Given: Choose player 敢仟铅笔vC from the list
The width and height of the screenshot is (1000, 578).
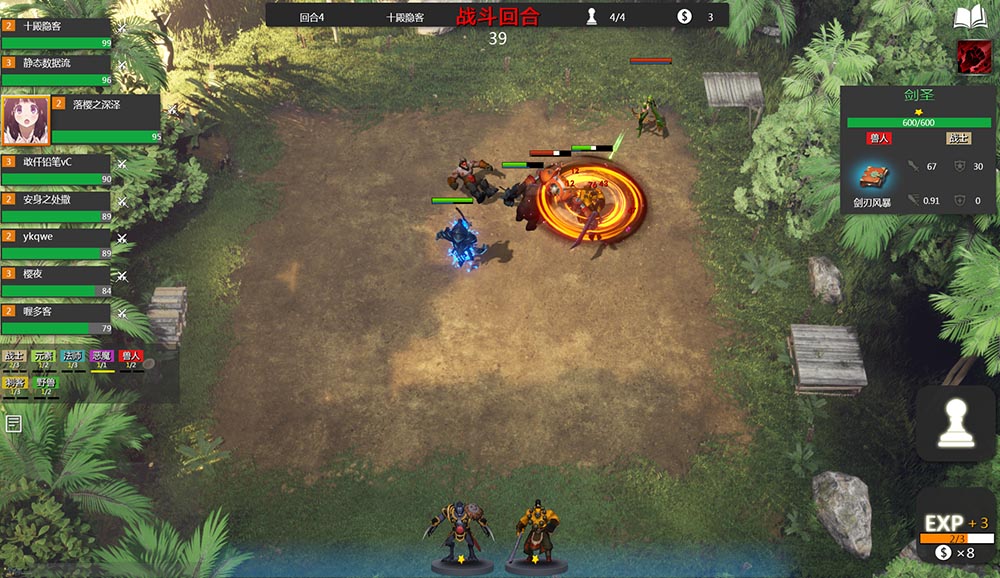Looking at the screenshot, I should click(56, 169).
